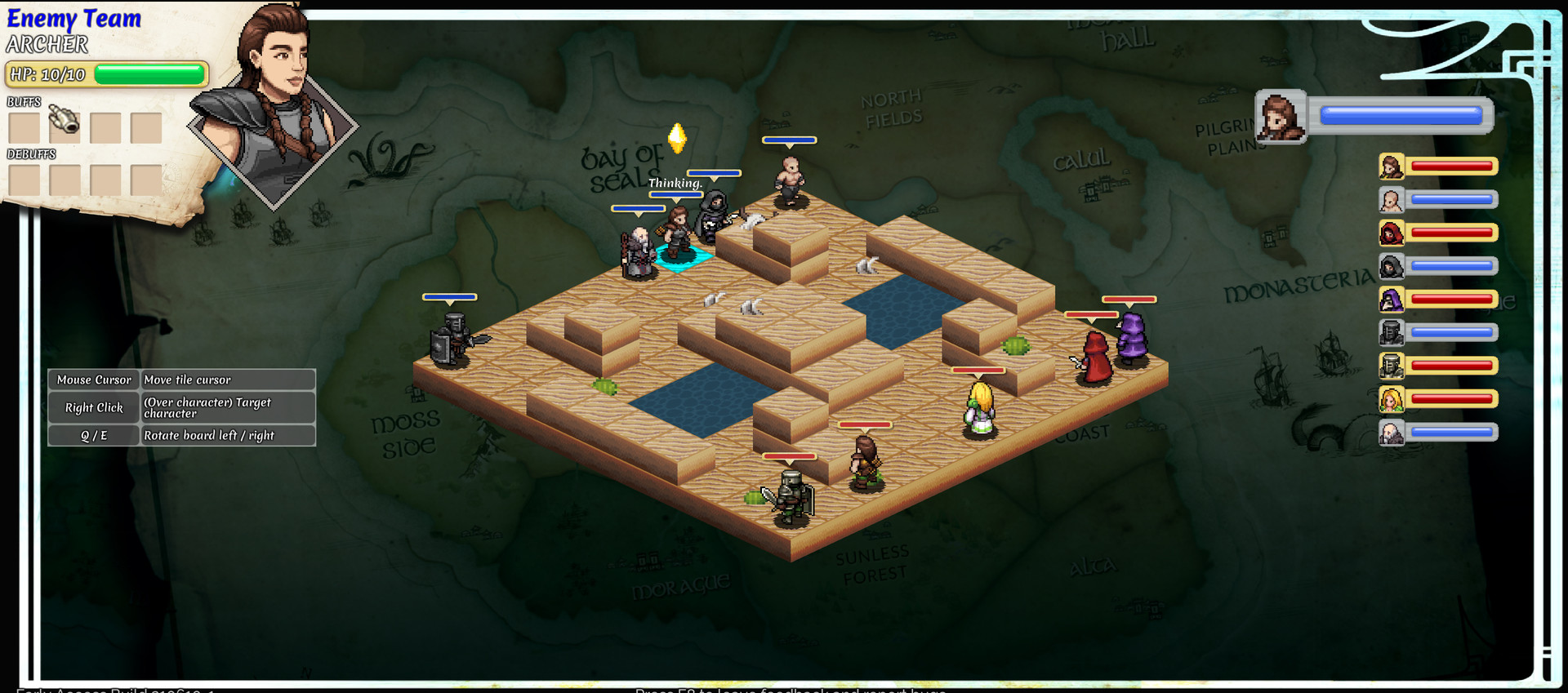Select the bearded old man's turn order portrait
This screenshot has width=1568, height=693.
[x=1392, y=433]
